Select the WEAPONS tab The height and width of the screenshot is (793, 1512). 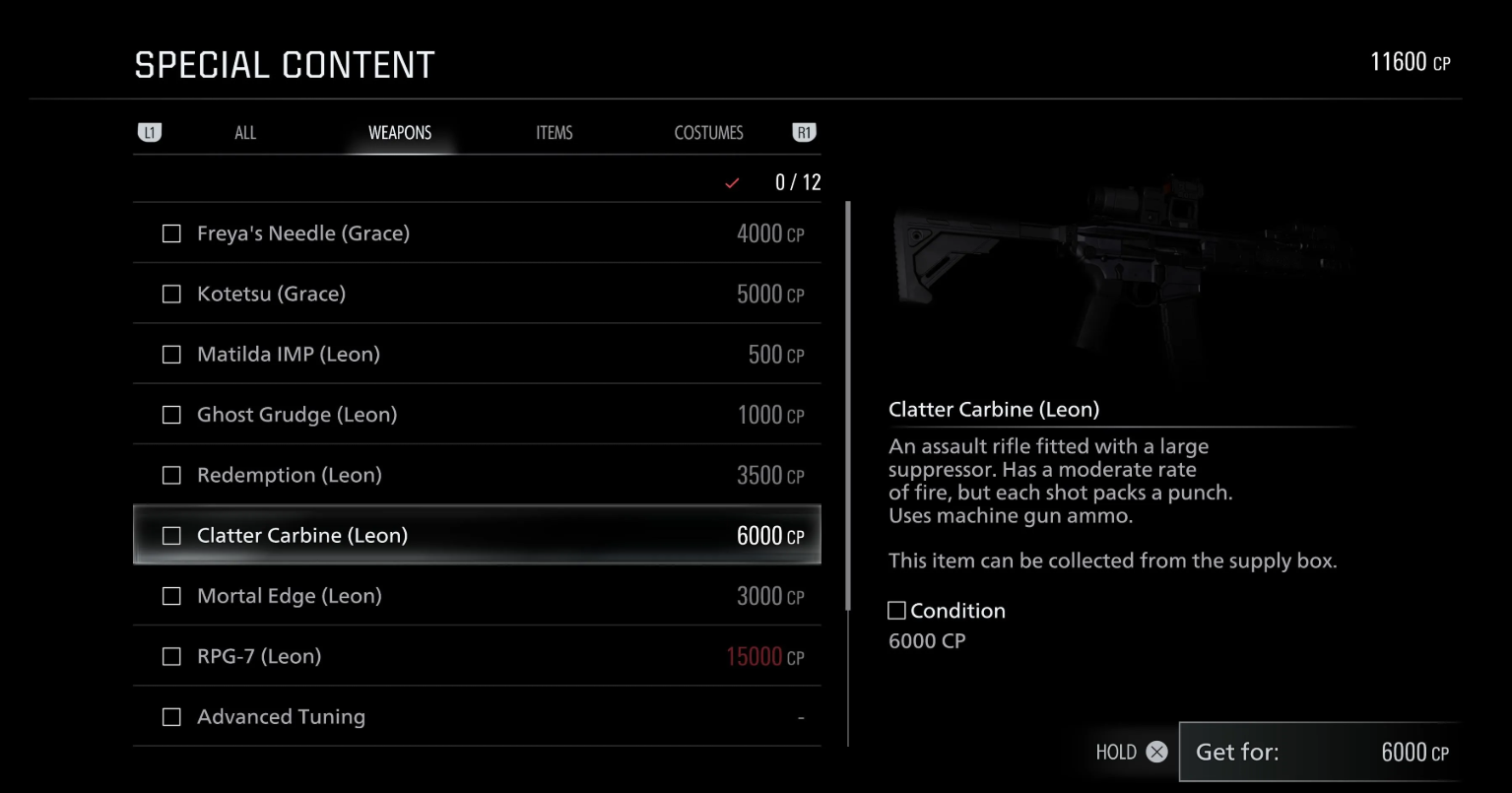click(x=400, y=133)
